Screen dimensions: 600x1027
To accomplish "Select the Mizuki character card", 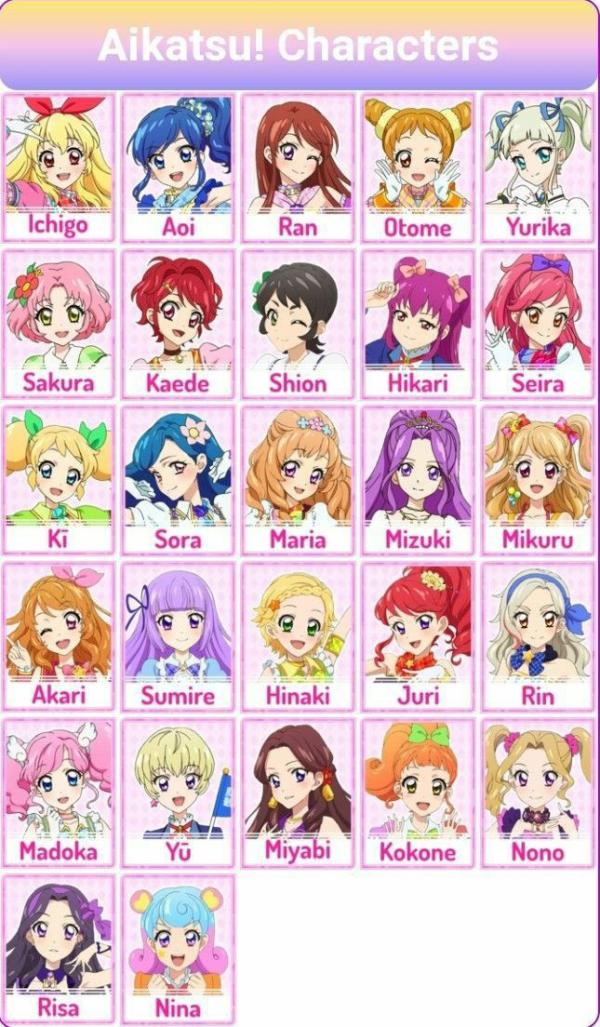I will [418, 480].
